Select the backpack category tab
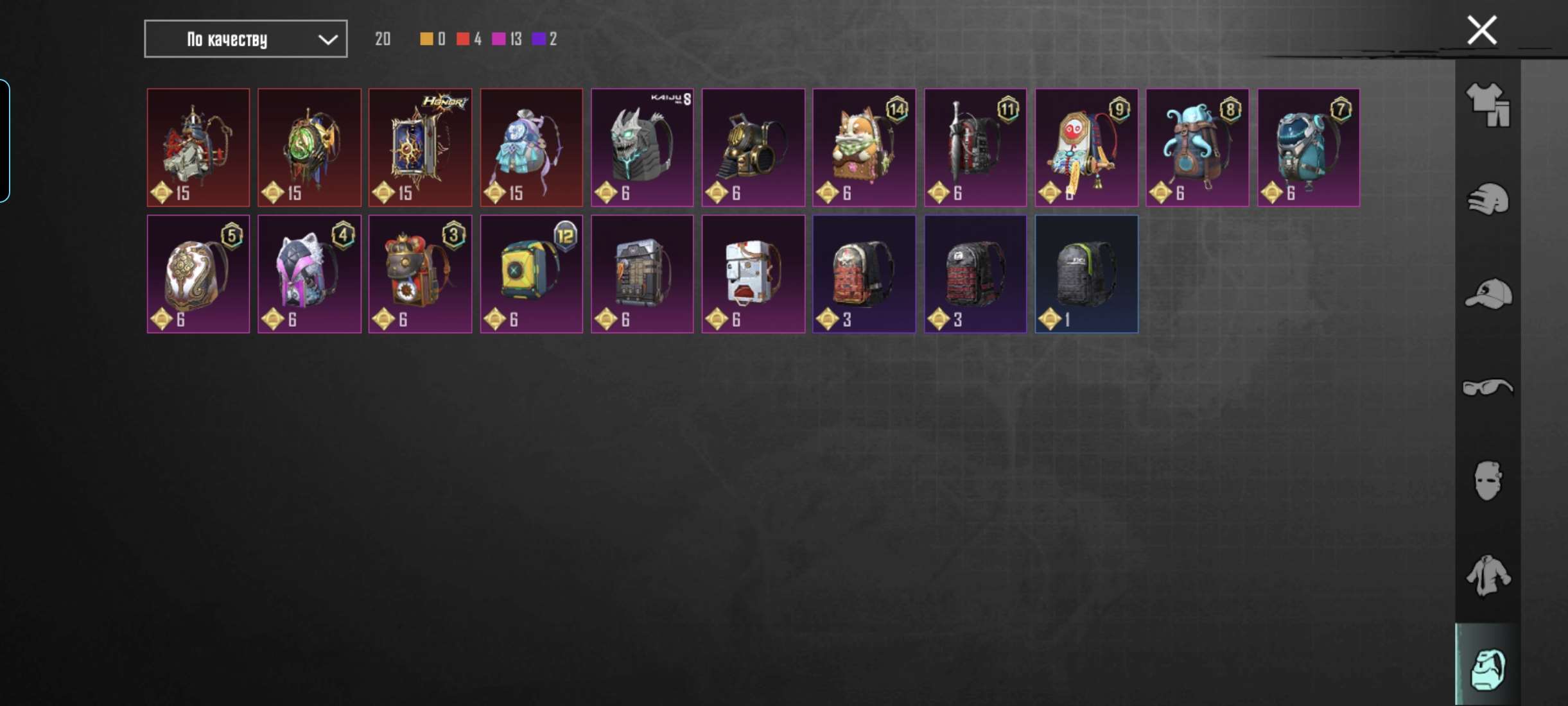This screenshot has height=706, width=1568. 1488,668
